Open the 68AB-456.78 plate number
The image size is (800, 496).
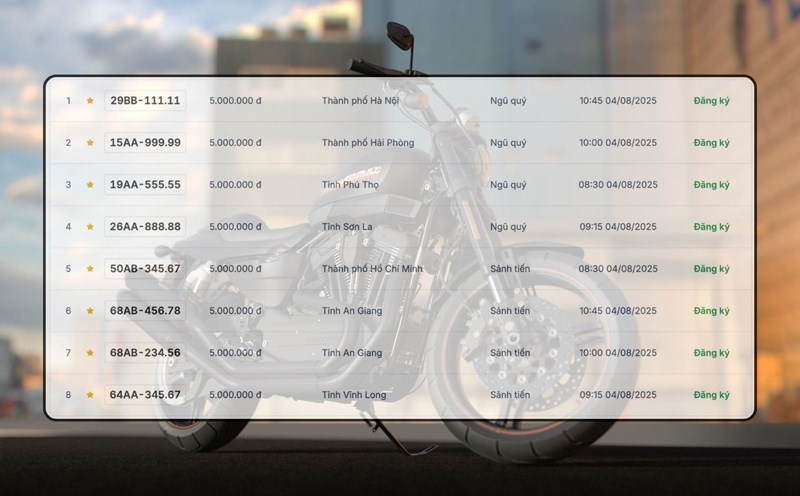tap(145, 311)
